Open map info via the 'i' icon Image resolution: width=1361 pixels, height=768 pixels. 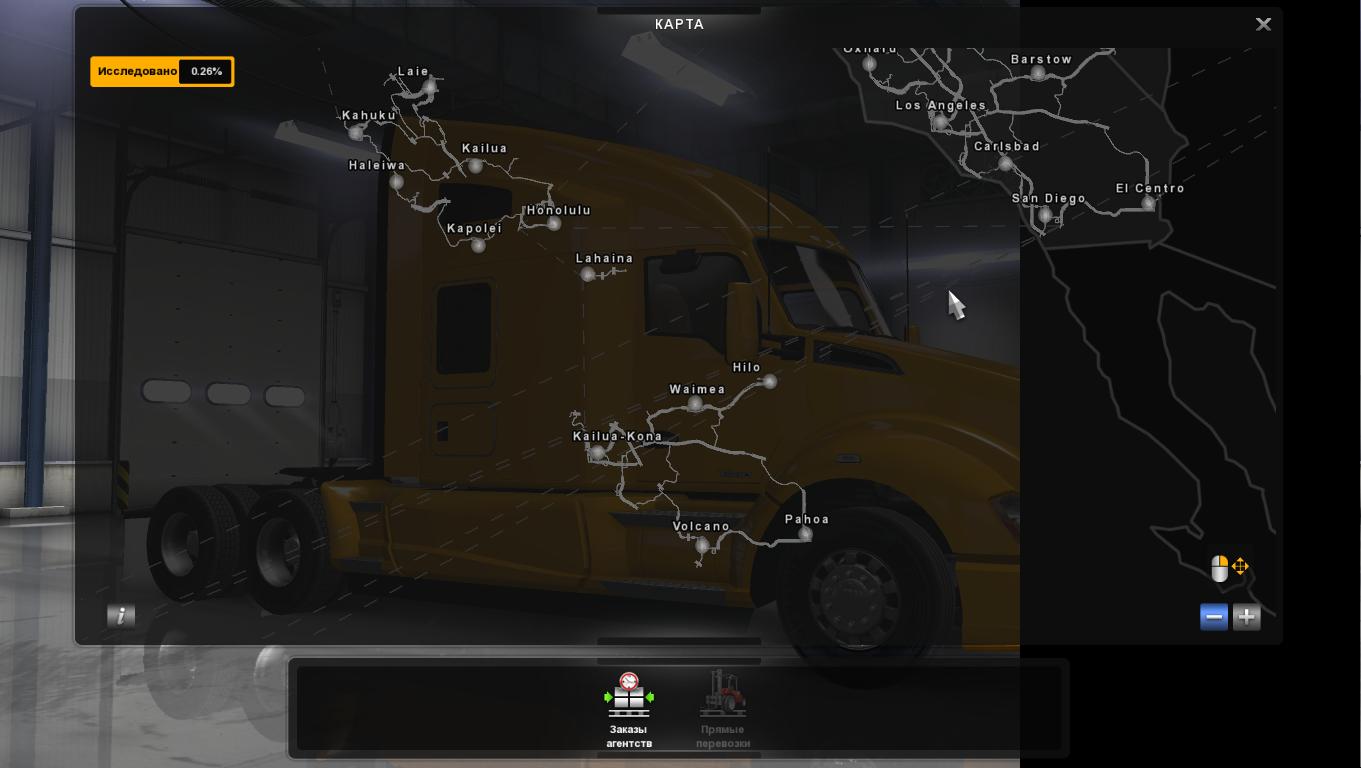click(121, 615)
